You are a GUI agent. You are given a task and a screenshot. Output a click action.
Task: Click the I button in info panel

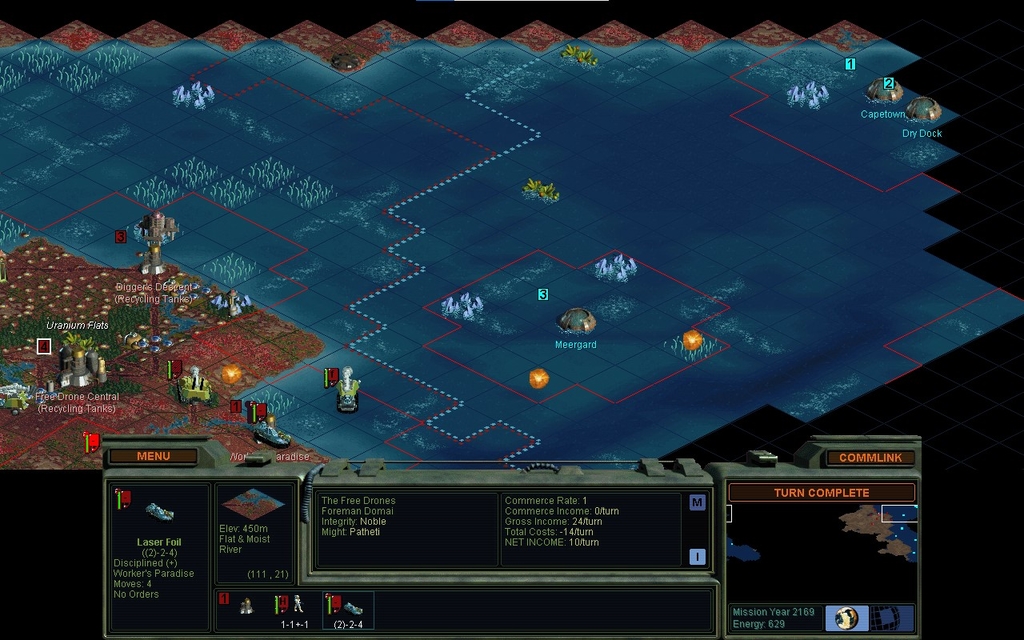click(697, 557)
